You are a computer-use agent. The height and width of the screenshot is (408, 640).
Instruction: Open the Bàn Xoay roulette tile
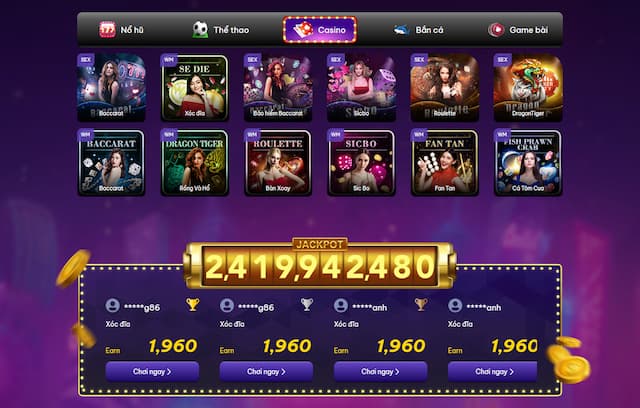pyautogui.click(x=277, y=162)
